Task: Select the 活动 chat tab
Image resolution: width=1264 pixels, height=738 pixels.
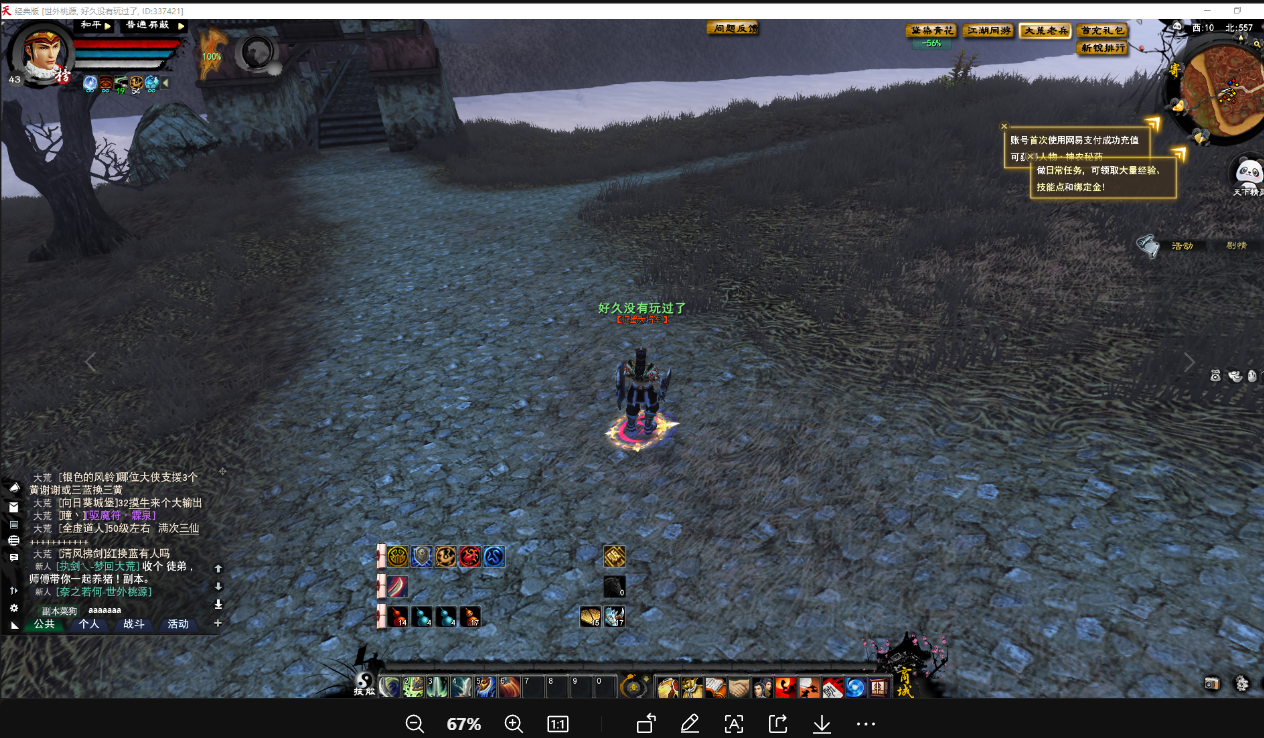Action: pos(178,624)
